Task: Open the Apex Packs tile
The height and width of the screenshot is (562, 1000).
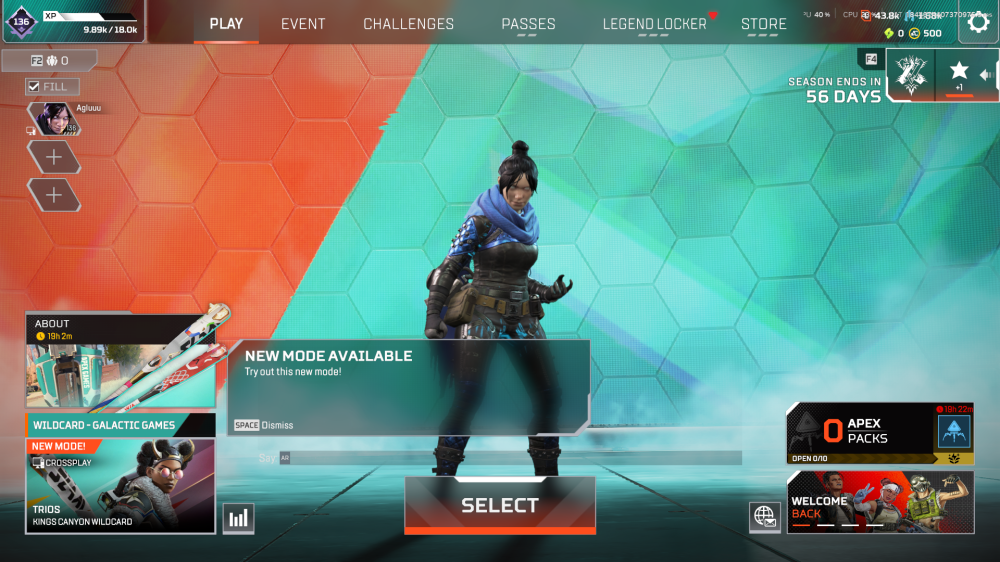Action: pos(880,432)
